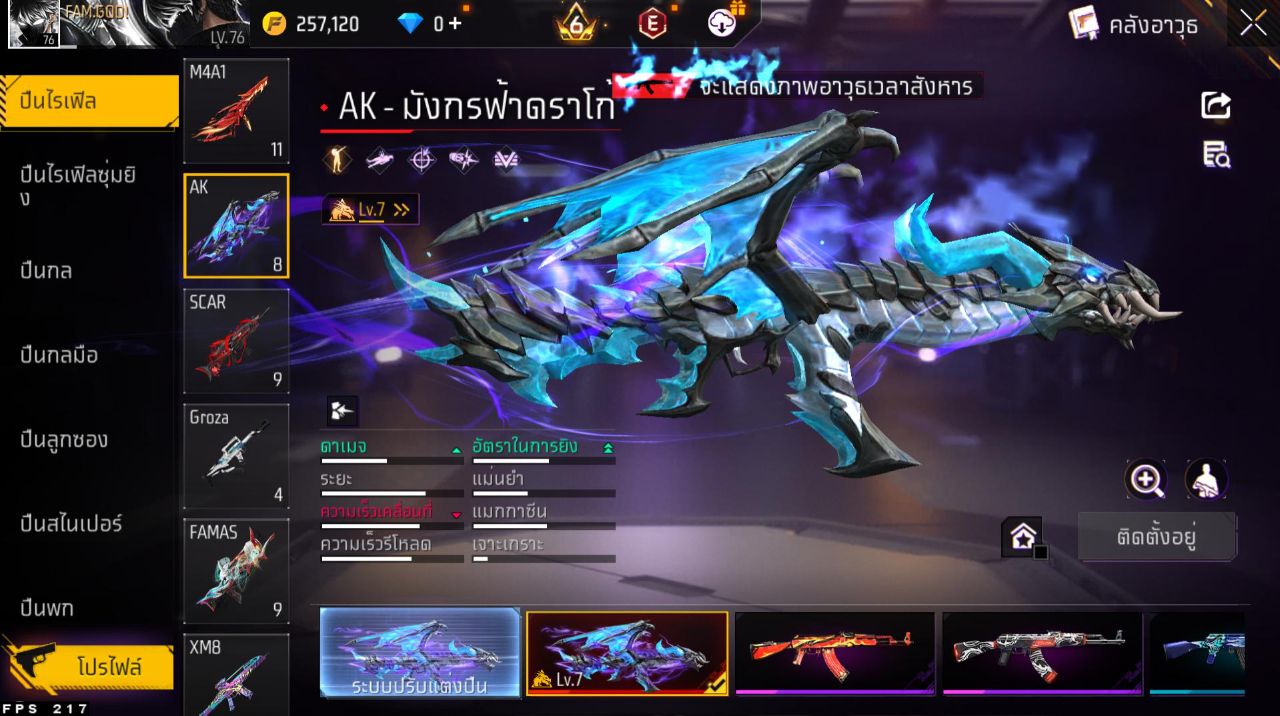
Task: Zoom in with the magnifier icon
Action: coord(1146,480)
